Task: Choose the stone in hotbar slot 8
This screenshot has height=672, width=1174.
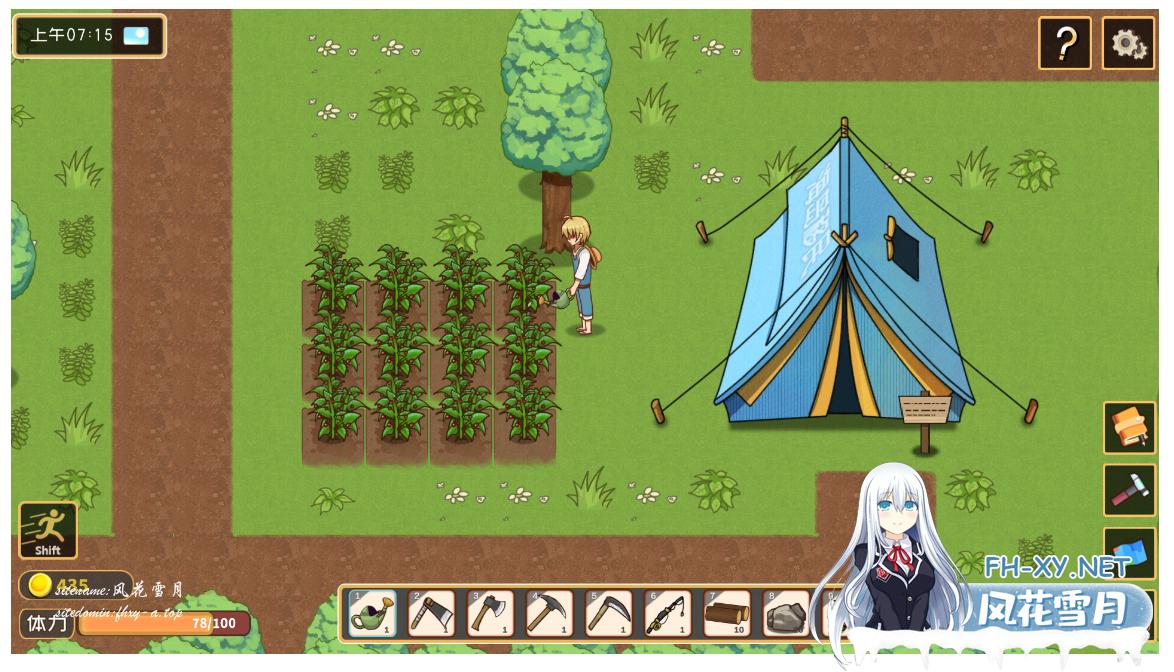Action: [786, 613]
